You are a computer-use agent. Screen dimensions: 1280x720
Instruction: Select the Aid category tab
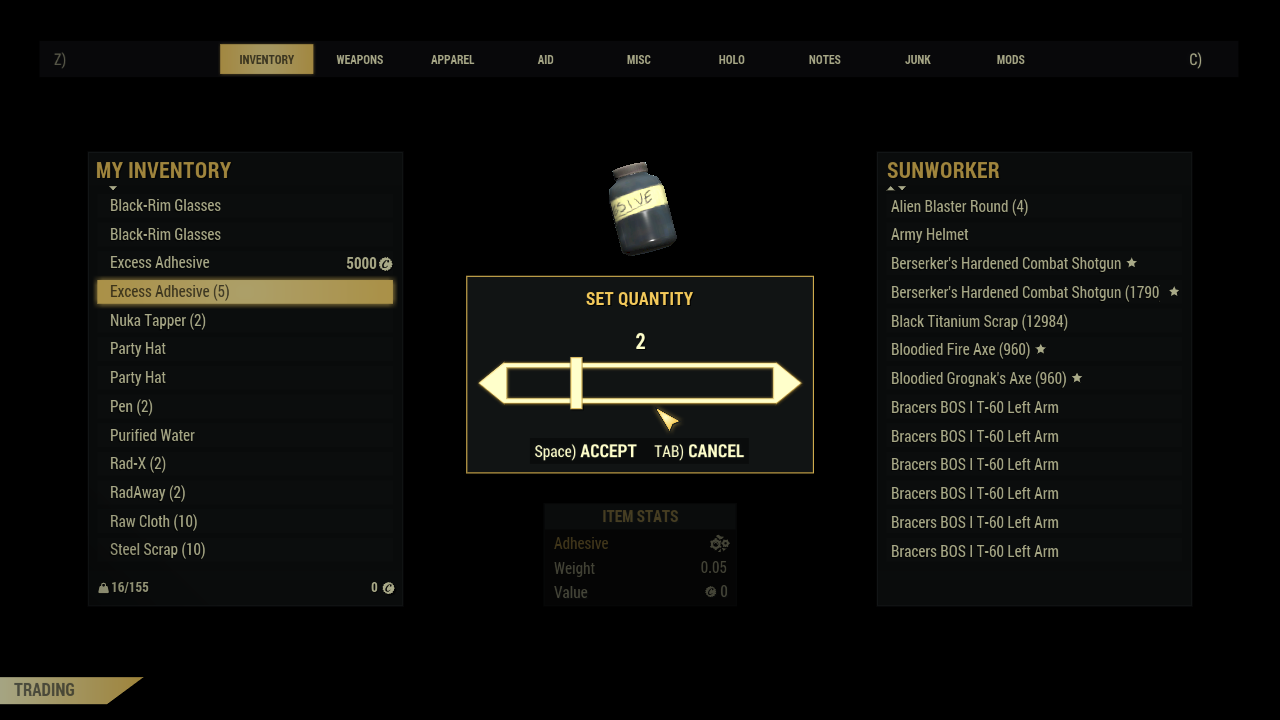click(545, 60)
